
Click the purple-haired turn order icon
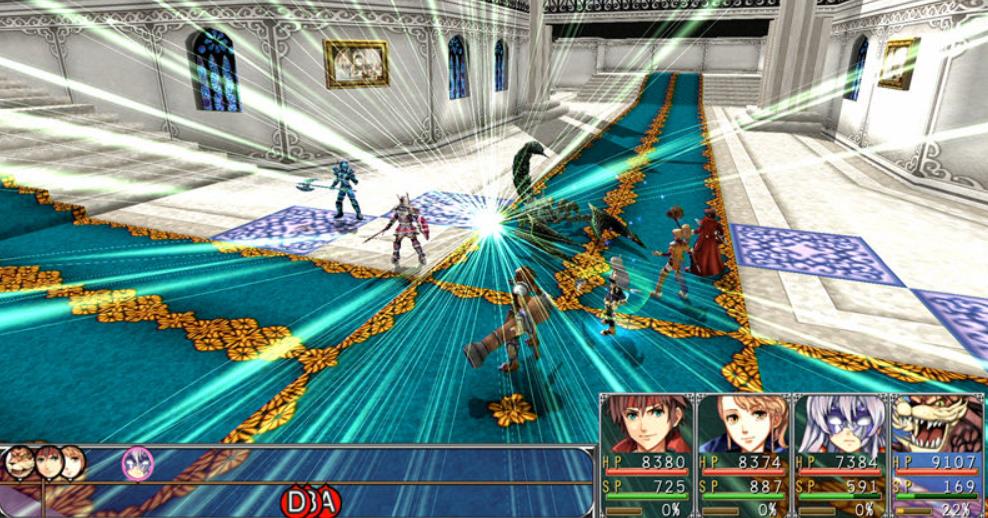coord(137,463)
